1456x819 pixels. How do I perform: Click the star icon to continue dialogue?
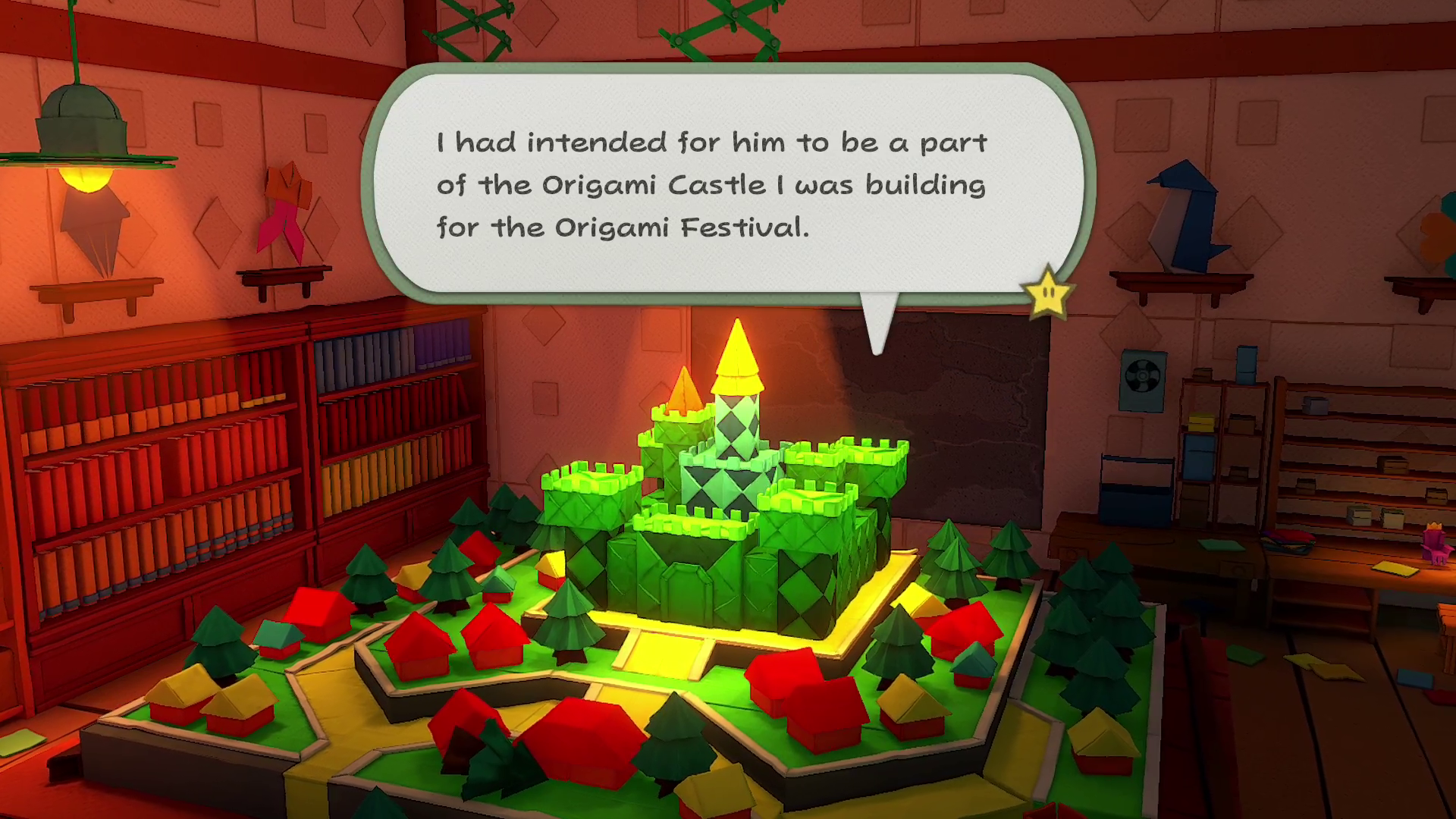(1047, 292)
